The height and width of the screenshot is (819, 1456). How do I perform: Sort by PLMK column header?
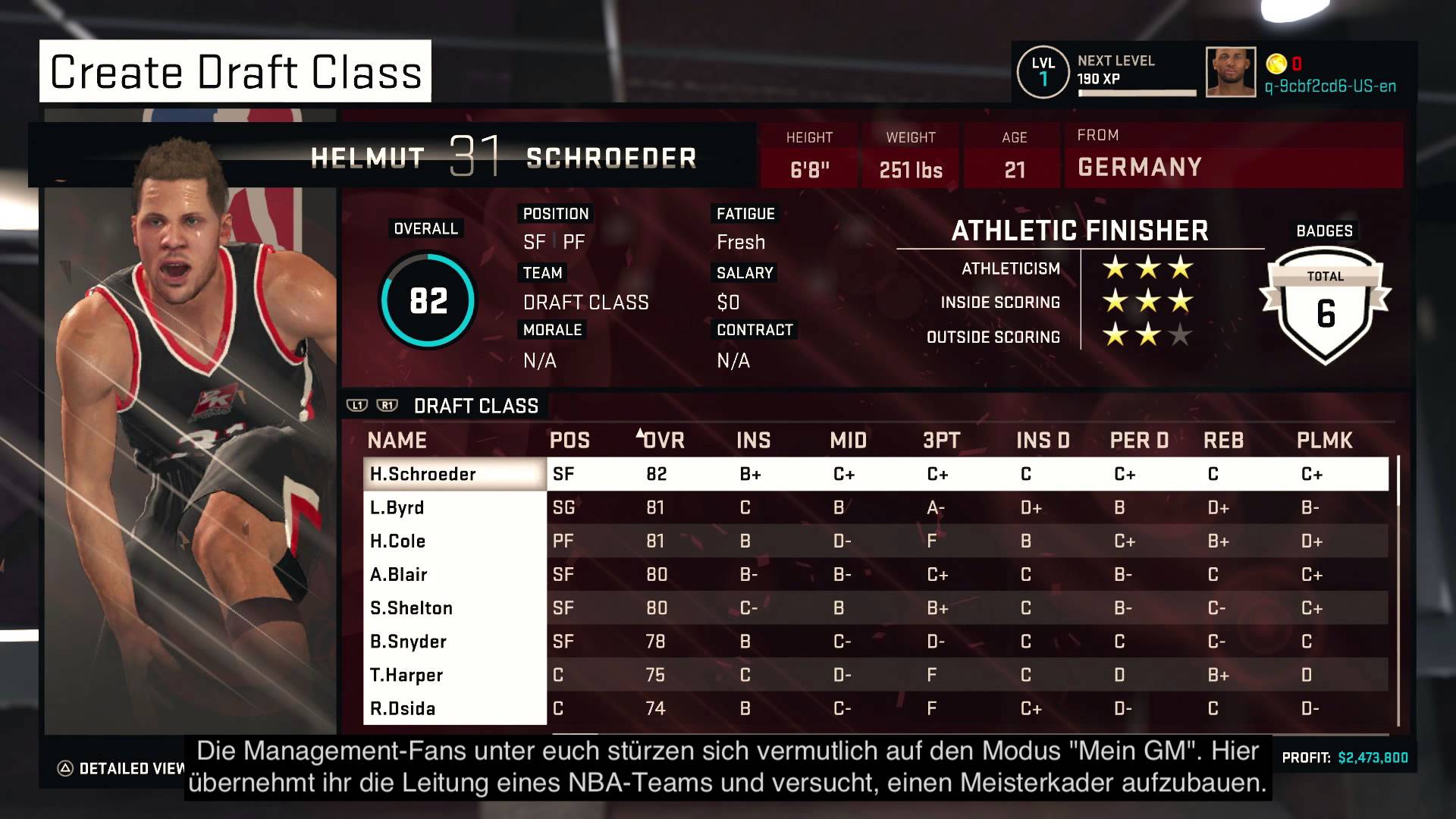pyautogui.click(x=1324, y=440)
